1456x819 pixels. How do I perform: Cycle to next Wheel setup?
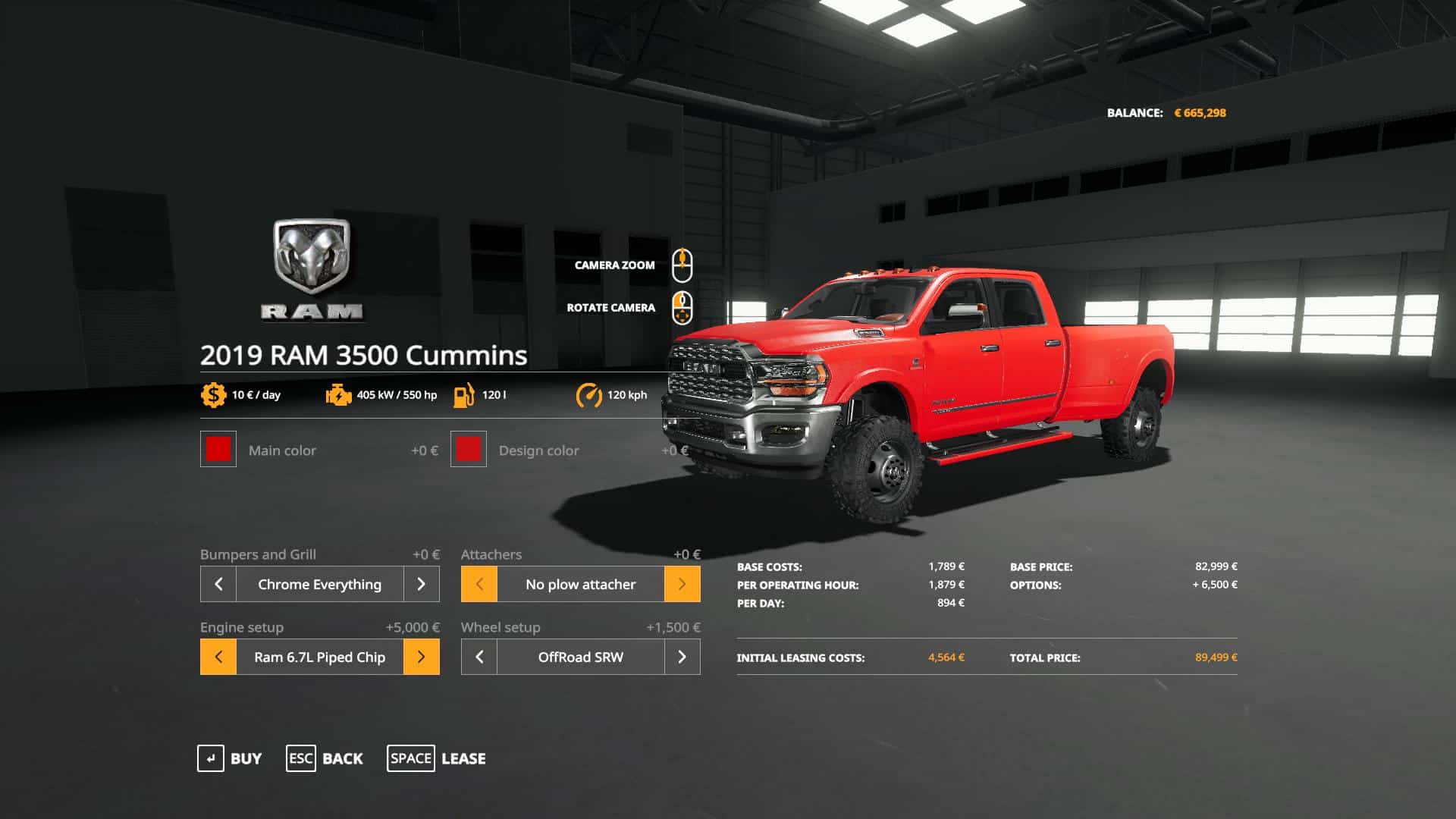(682, 657)
